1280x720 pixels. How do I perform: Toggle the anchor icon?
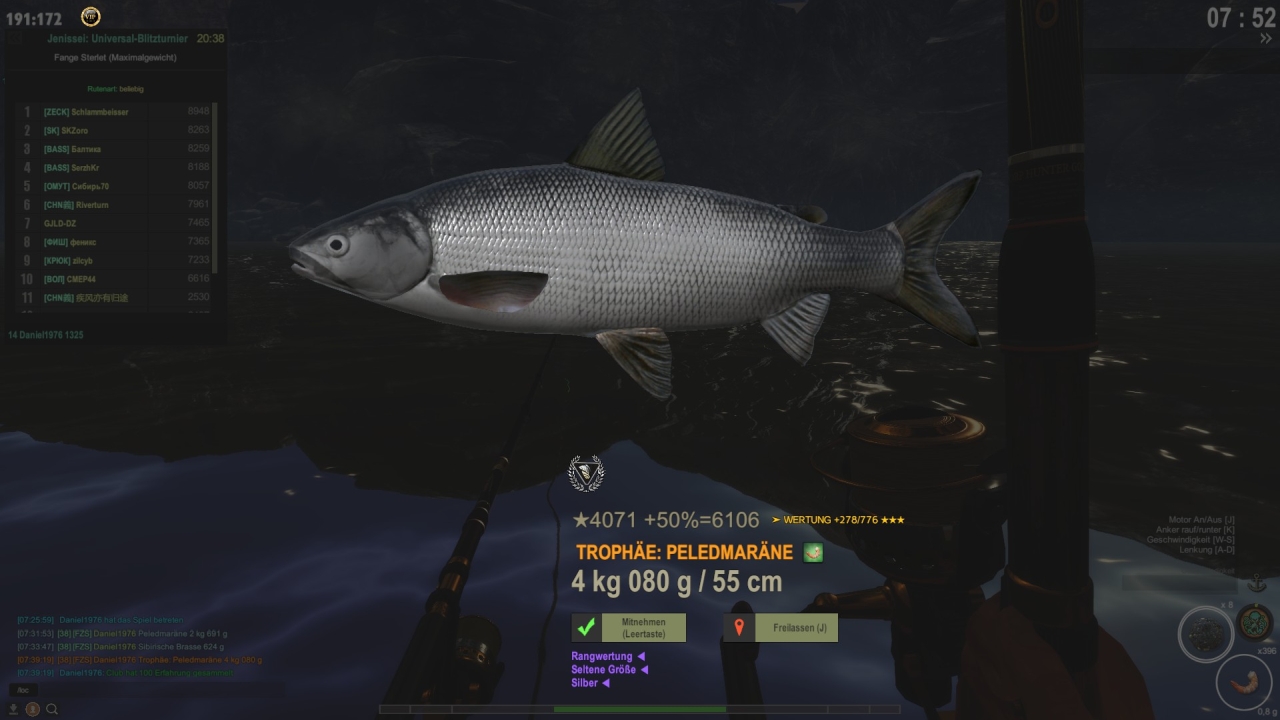1255,582
